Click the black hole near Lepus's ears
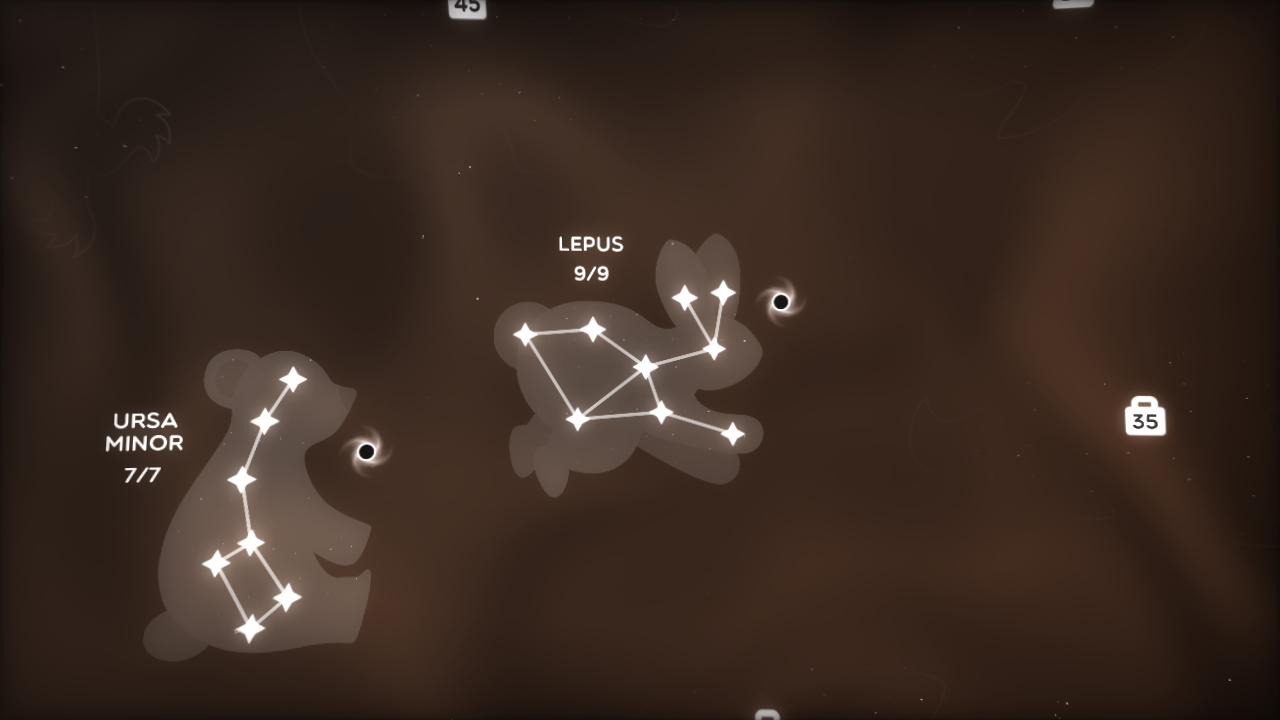 (x=780, y=300)
